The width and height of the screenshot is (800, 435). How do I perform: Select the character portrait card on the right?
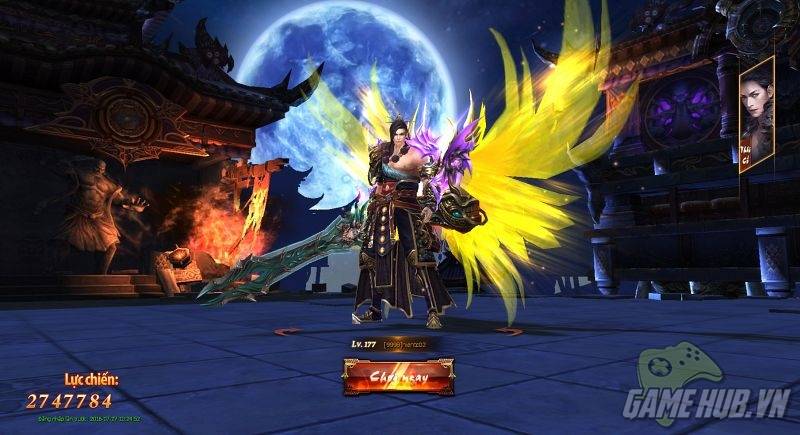pyautogui.click(x=756, y=115)
